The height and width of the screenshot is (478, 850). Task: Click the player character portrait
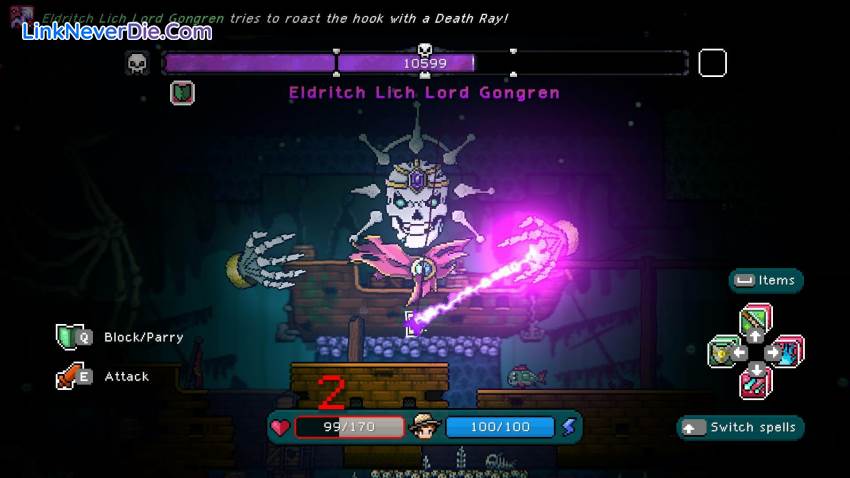[424, 427]
